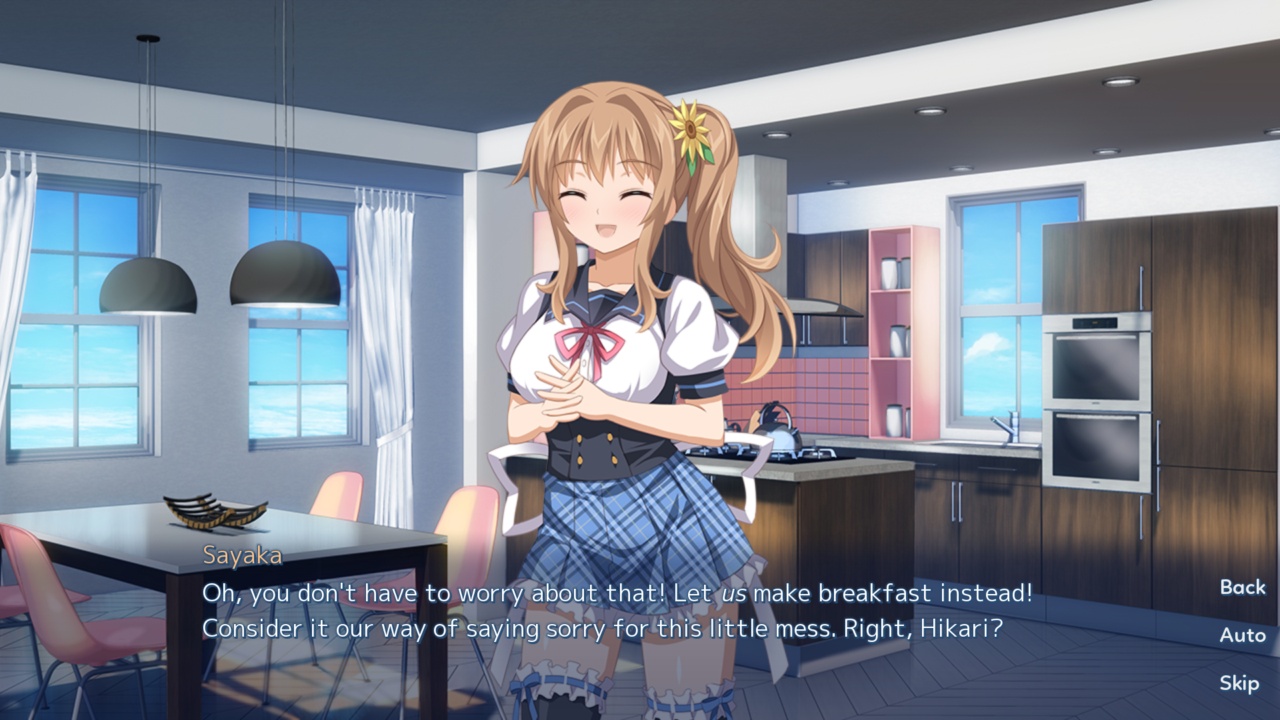Click the first line of Sayaka's dialogue
Viewport: 1280px width, 720px height.
tap(620, 592)
